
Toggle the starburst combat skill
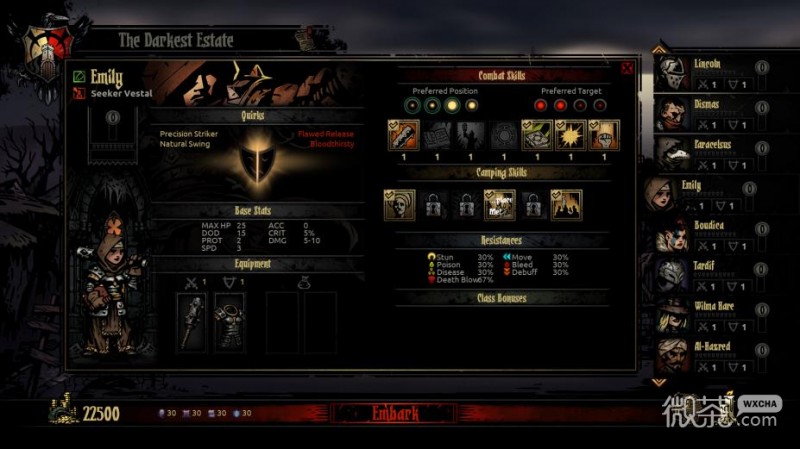571,135
